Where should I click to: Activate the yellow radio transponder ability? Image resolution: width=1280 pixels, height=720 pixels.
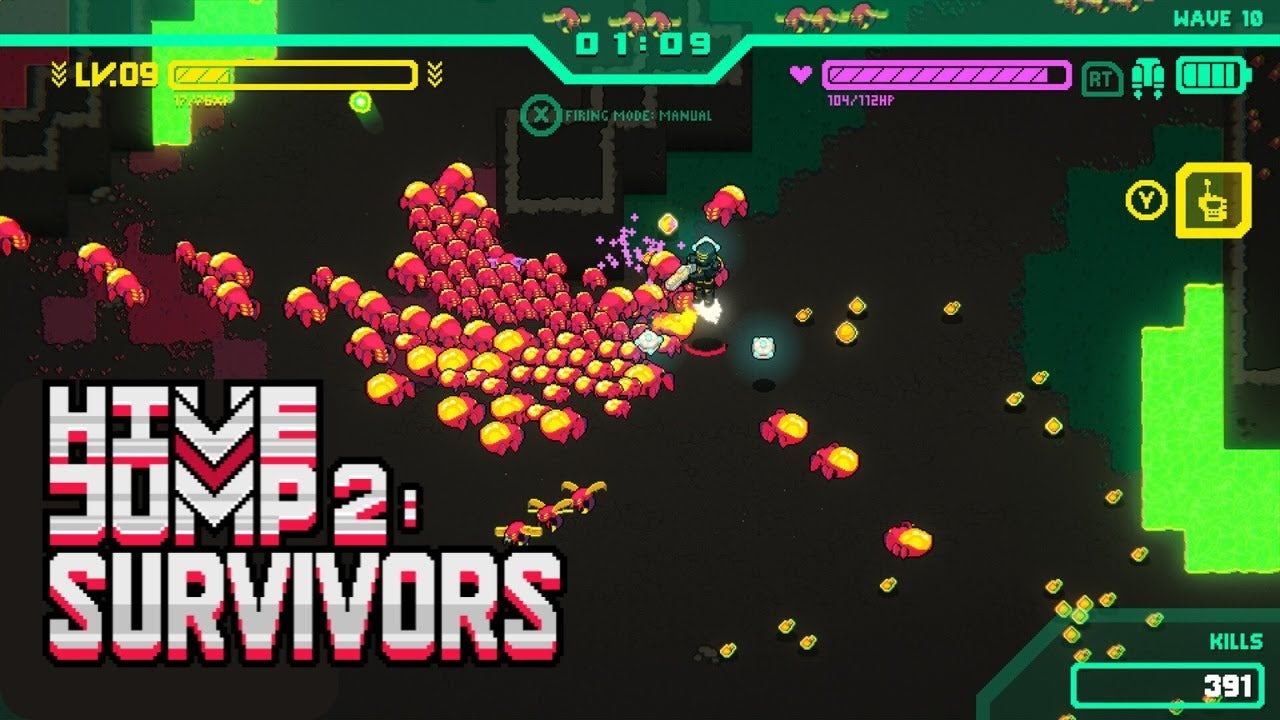[x=1212, y=200]
